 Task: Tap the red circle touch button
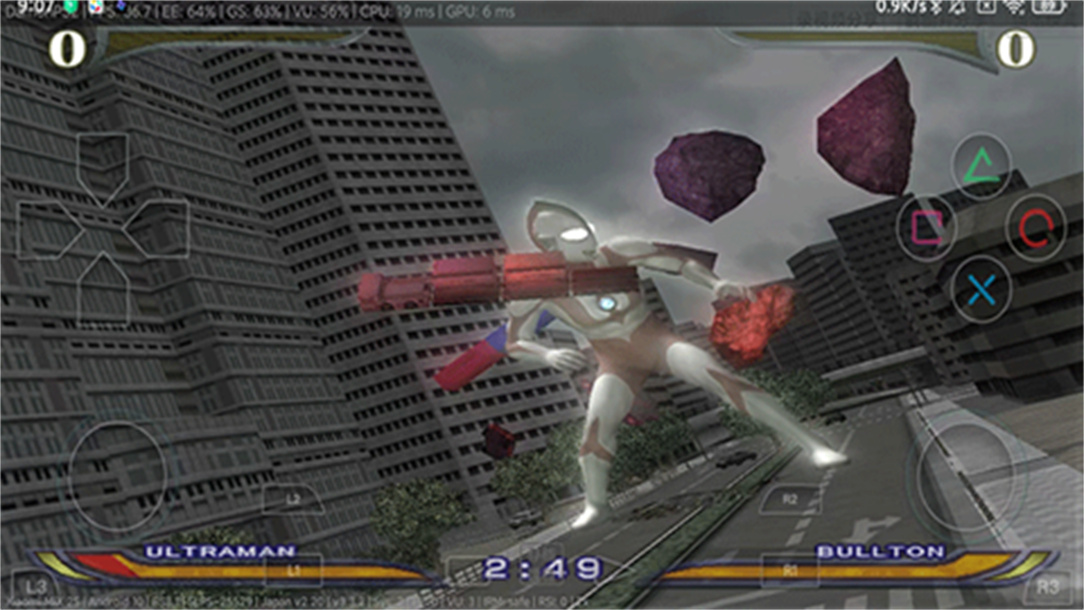coord(1035,228)
